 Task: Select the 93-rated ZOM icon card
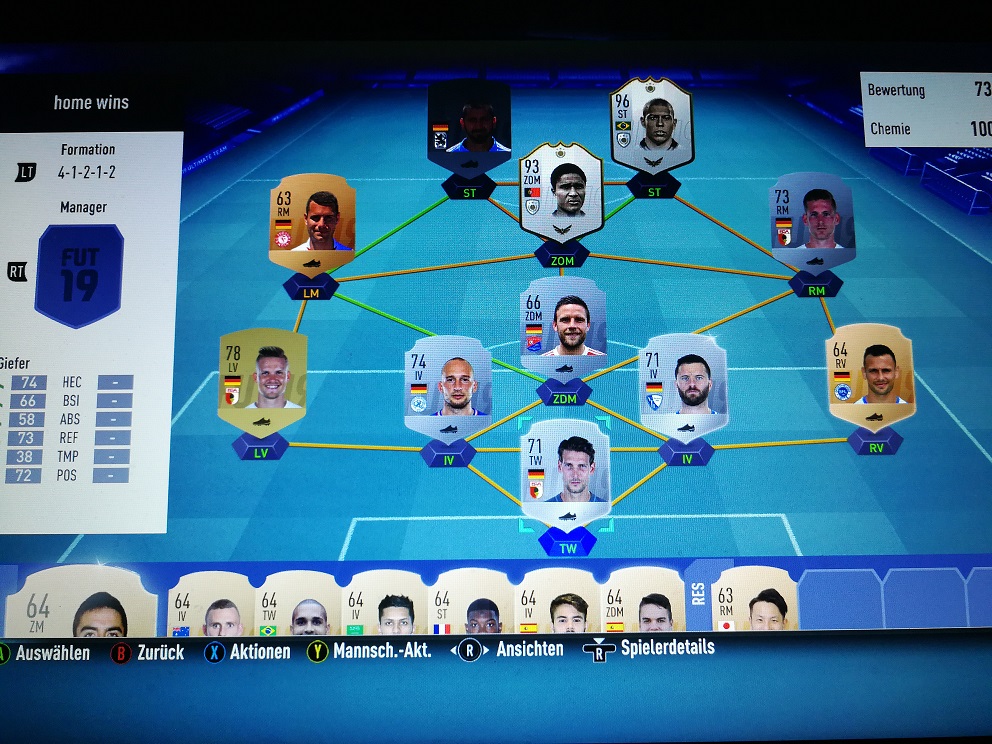click(x=561, y=192)
